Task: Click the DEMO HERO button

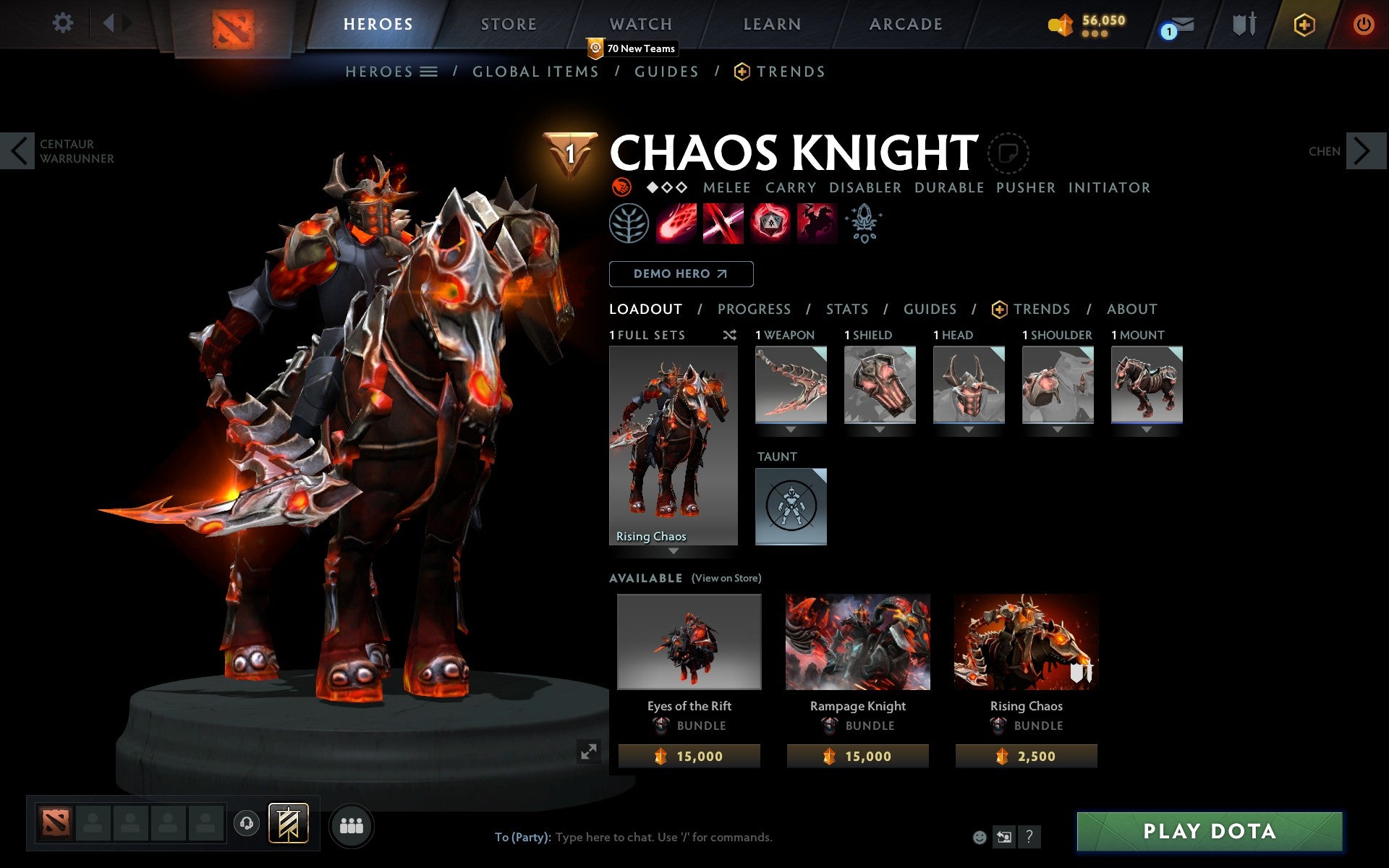Action: [x=681, y=274]
